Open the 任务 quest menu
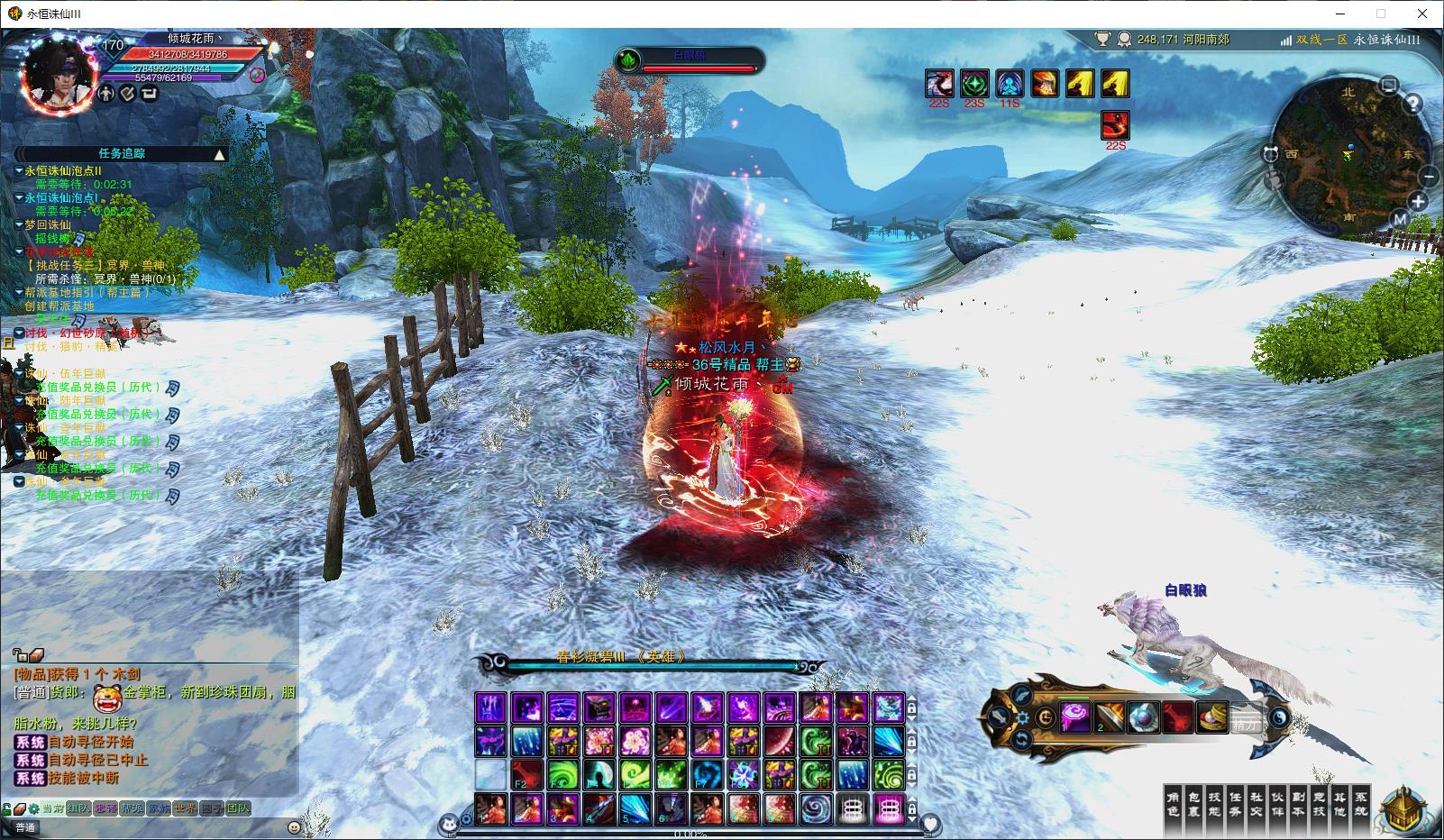The width and height of the screenshot is (1444, 840). click(x=1236, y=804)
